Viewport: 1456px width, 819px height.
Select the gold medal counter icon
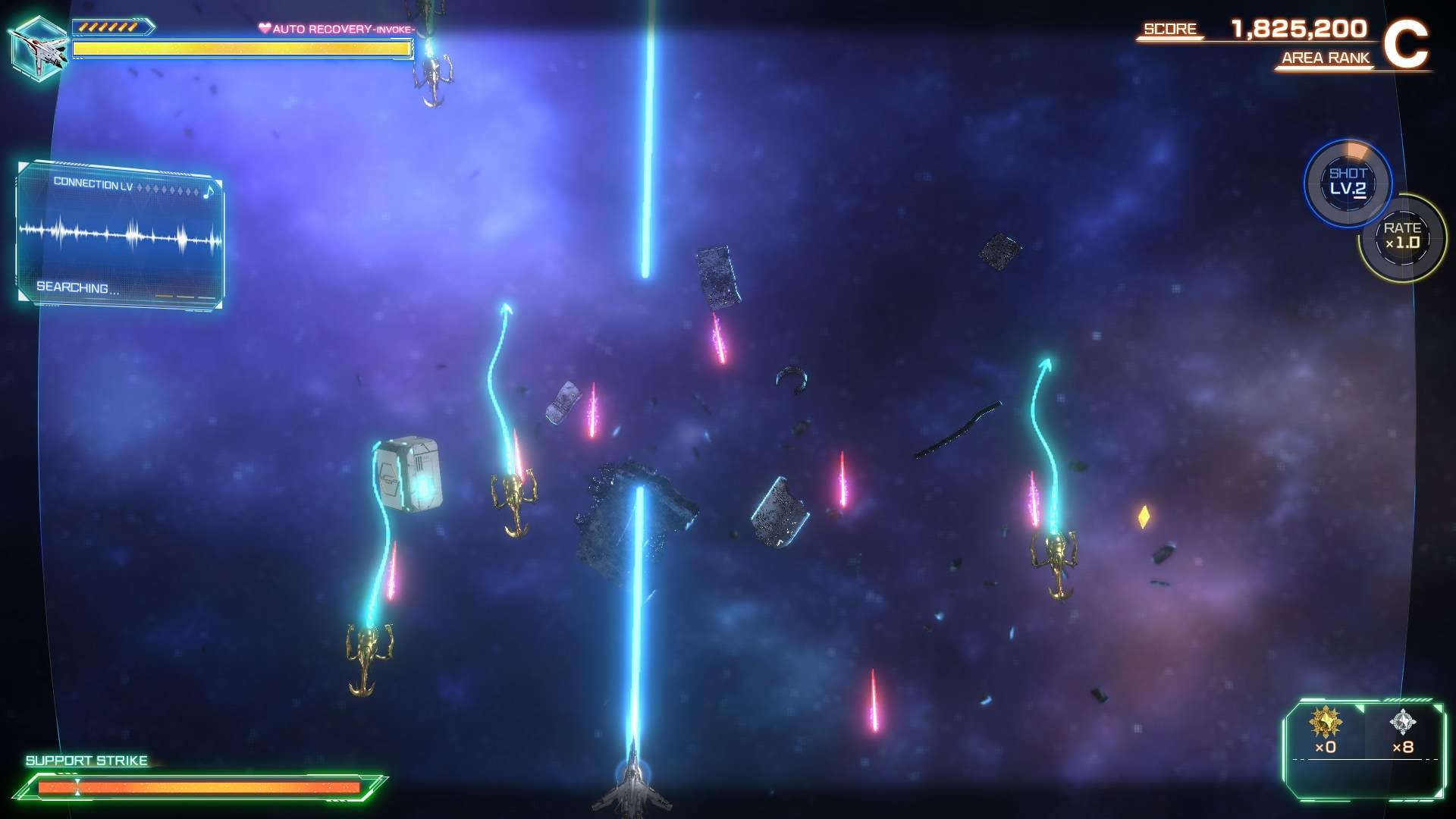click(x=1325, y=723)
